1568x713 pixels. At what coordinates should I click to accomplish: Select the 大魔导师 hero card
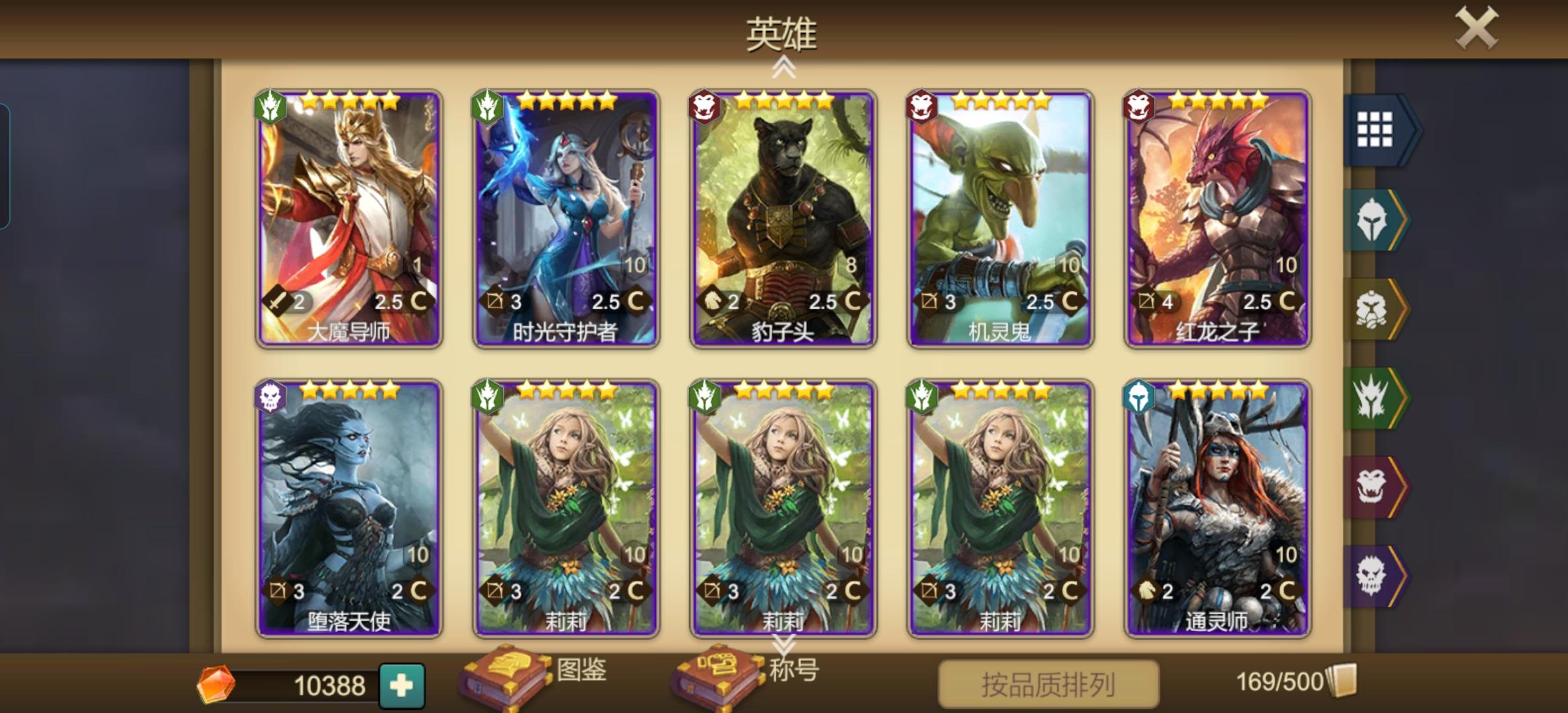348,218
